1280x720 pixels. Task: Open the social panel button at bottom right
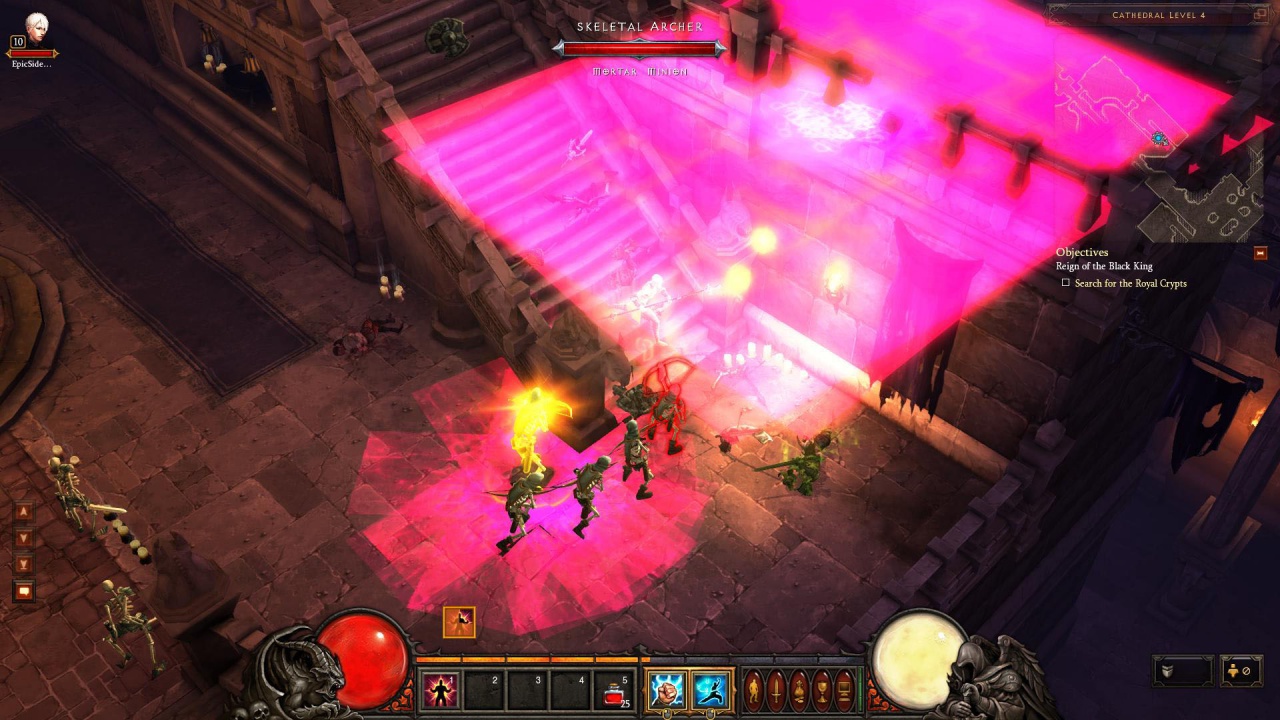click(1241, 670)
